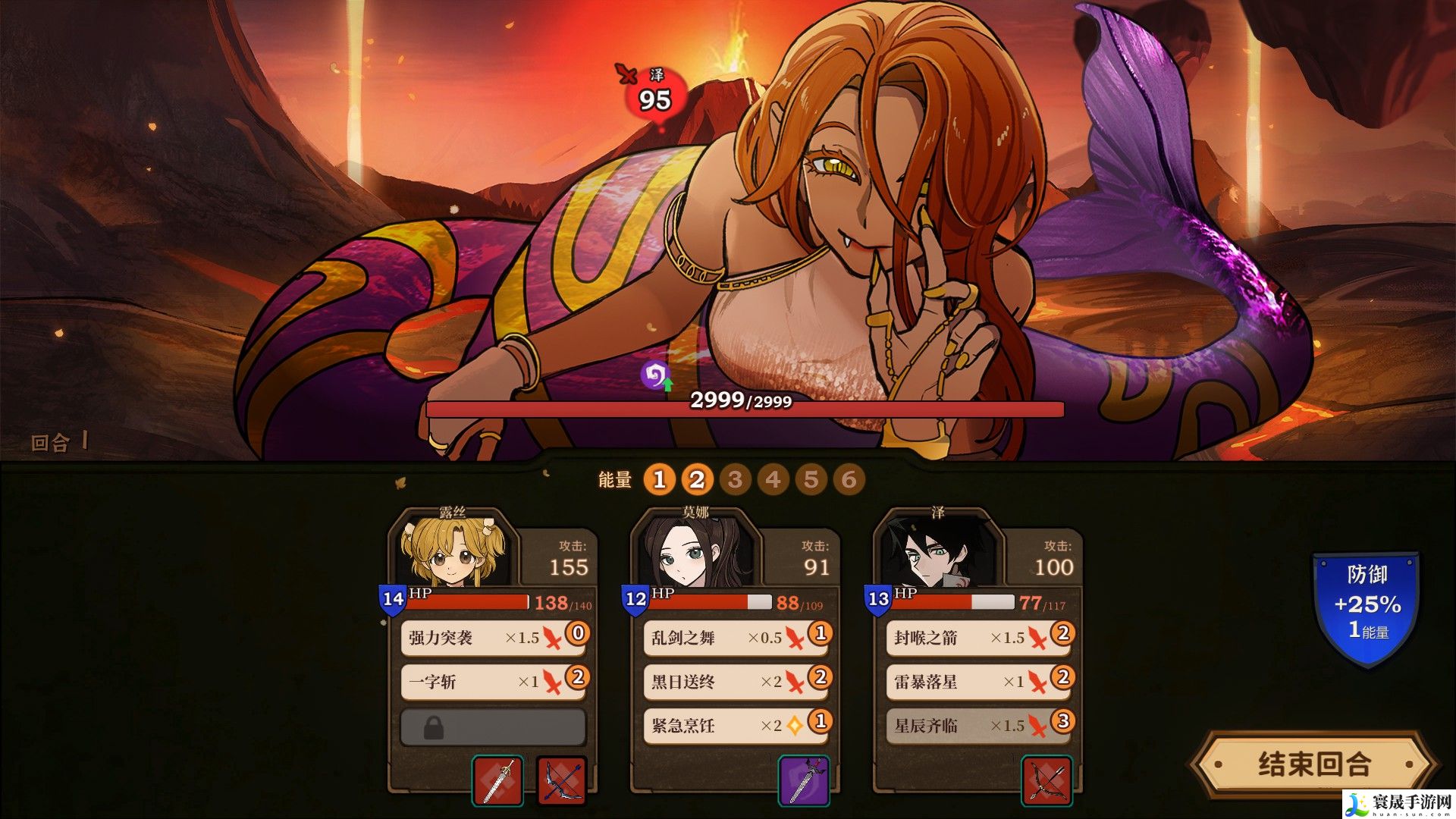The width and height of the screenshot is (1456, 819).
Task: Use 泽's skill 雷暴落星
Action: coord(978,682)
